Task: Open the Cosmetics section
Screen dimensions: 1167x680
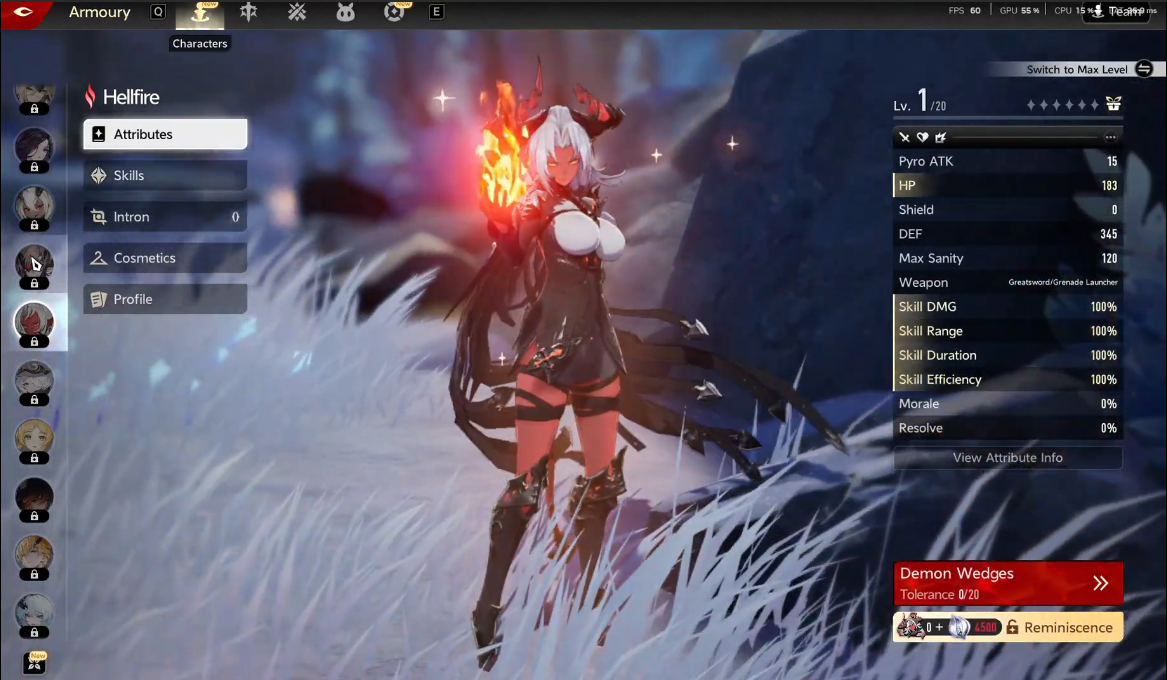Action: pos(165,258)
